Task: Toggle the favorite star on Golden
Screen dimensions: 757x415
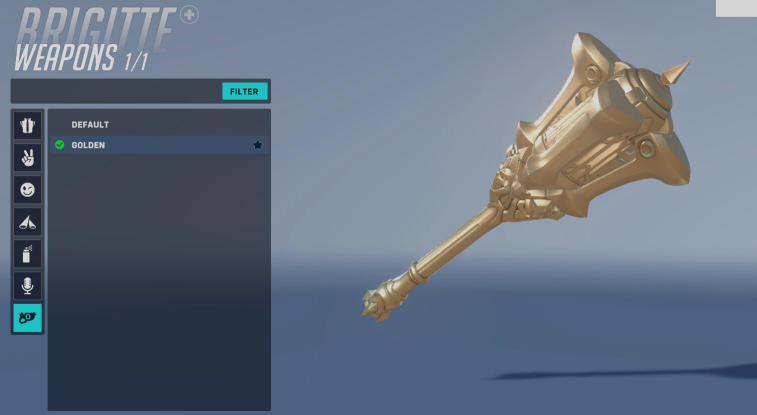Action: (257, 145)
